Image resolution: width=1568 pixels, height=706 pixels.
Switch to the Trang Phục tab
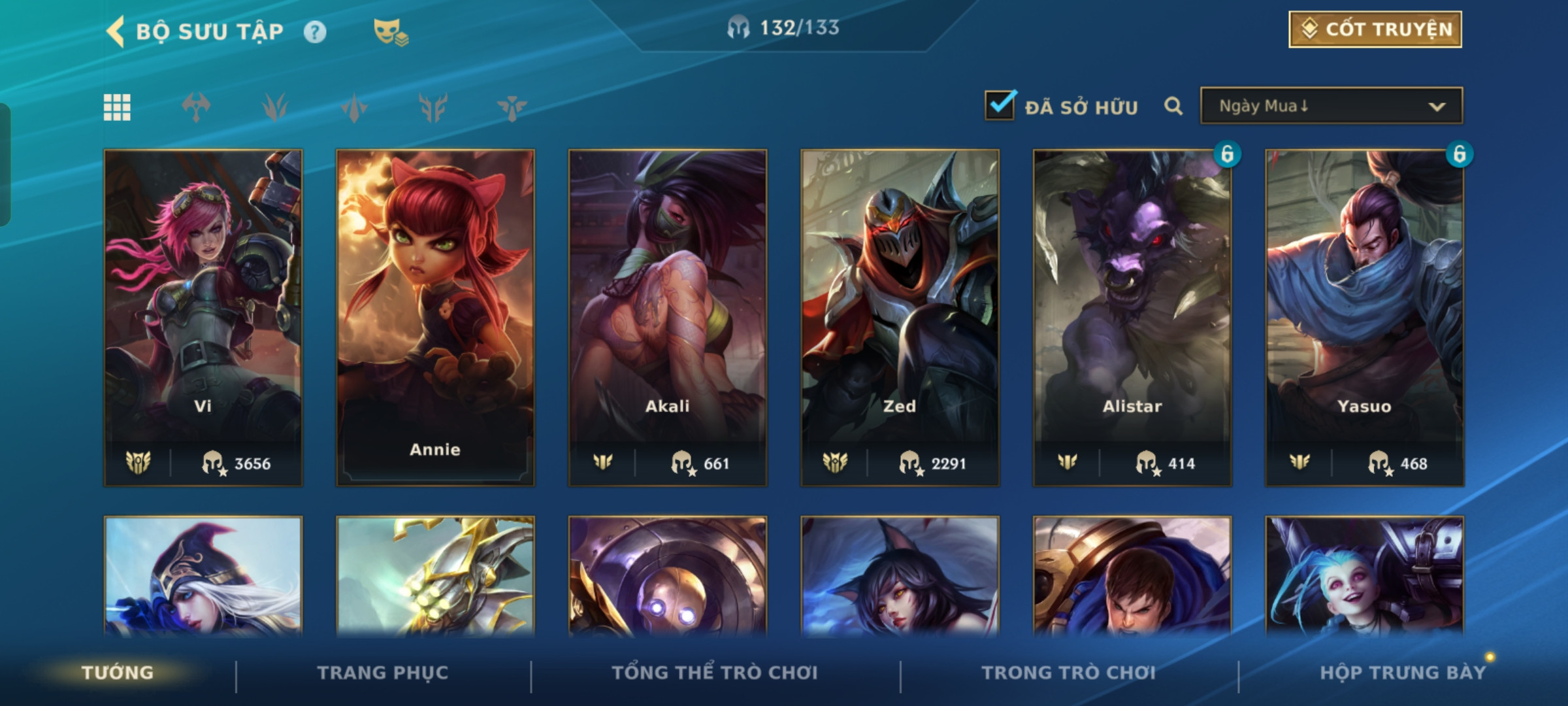383,673
